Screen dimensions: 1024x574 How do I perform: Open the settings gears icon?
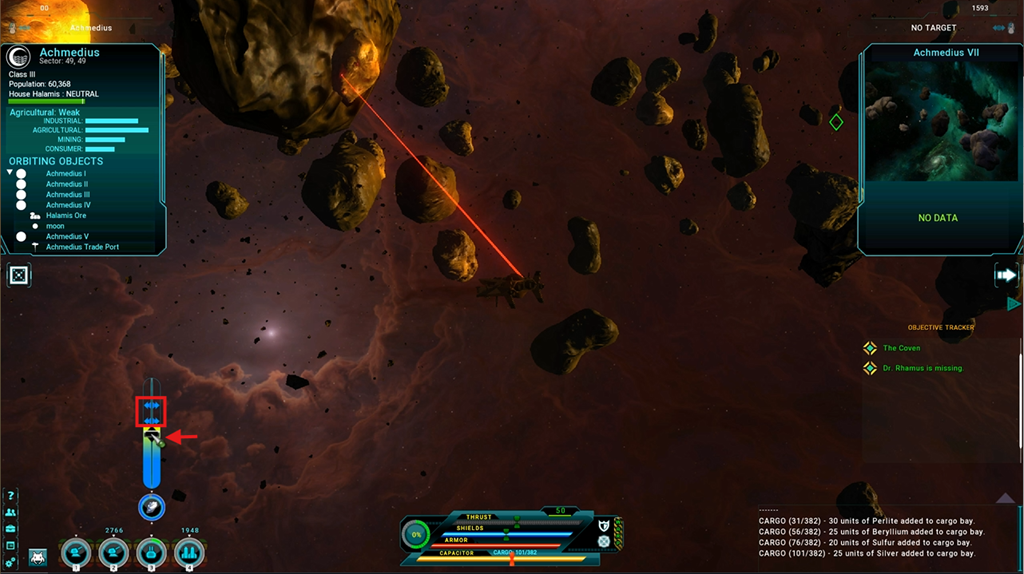point(11,562)
